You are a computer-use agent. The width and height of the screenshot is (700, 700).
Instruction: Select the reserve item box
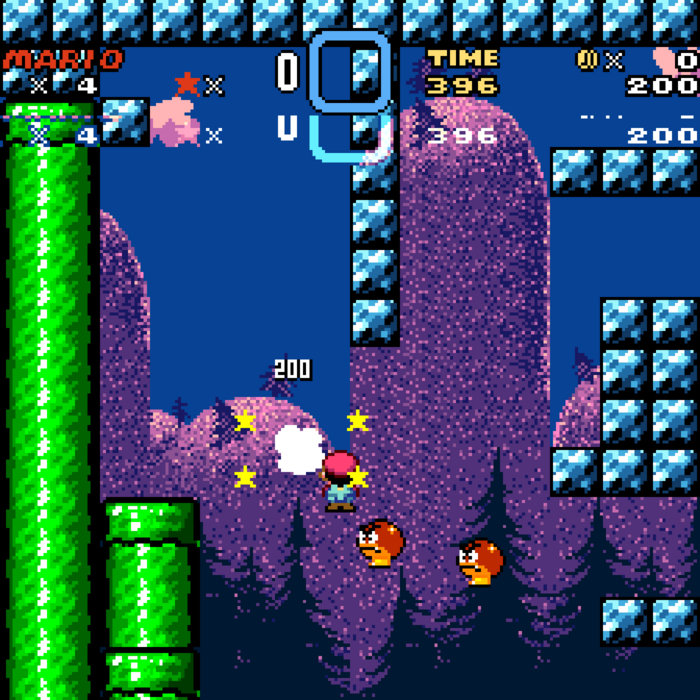(x=349, y=71)
